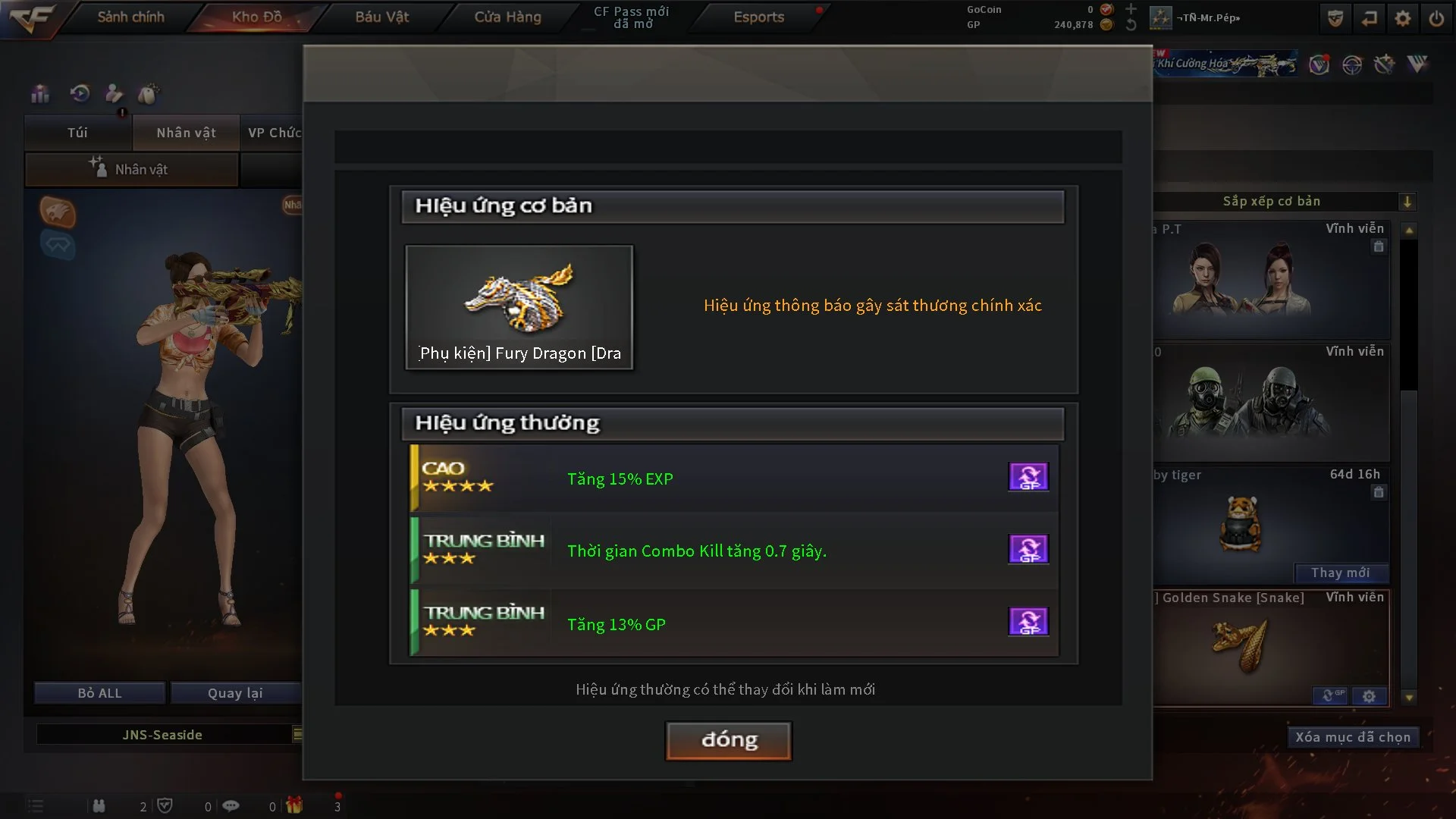Click the Quay lại back button
The height and width of the screenshot is (819, 1456).
point(235,693)
